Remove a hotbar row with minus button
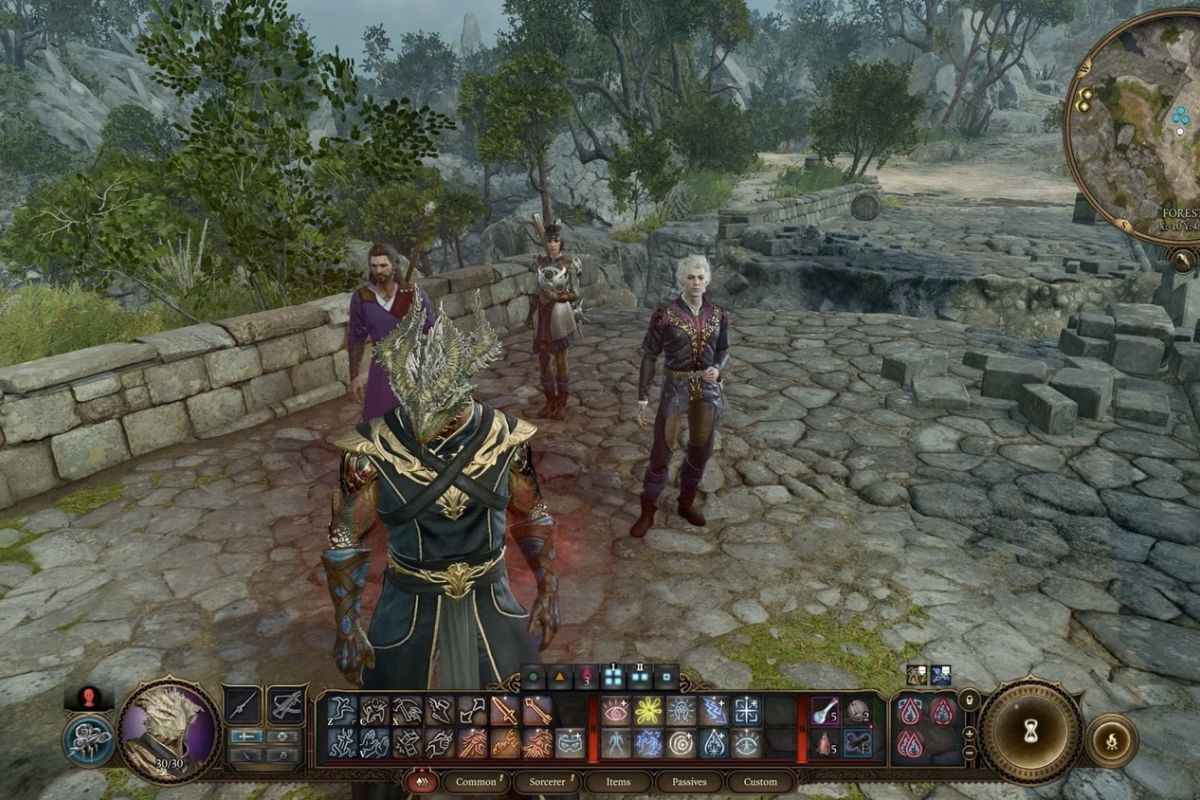 (969, 752)
